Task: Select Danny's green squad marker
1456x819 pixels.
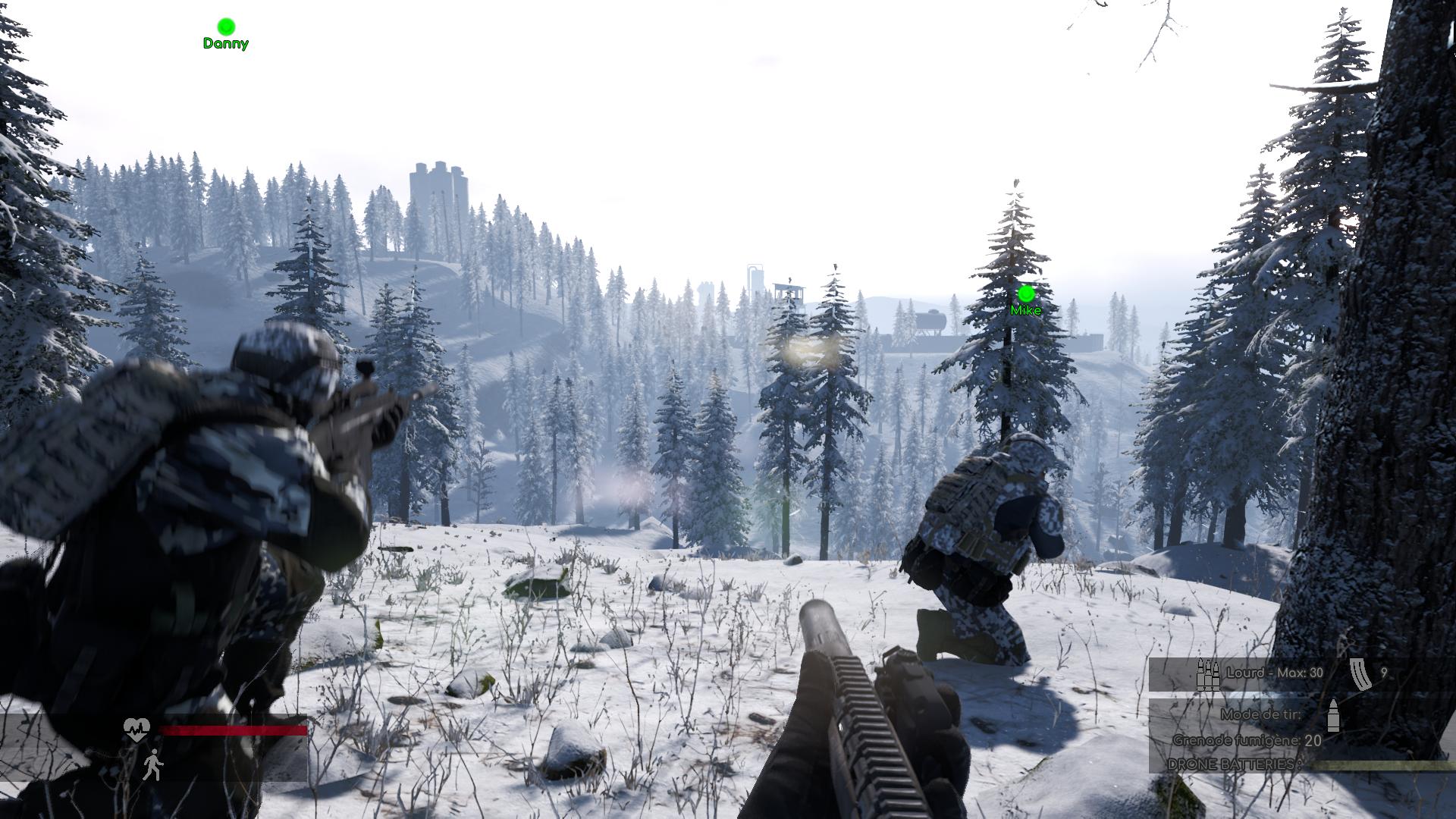Action: [226, 27]
